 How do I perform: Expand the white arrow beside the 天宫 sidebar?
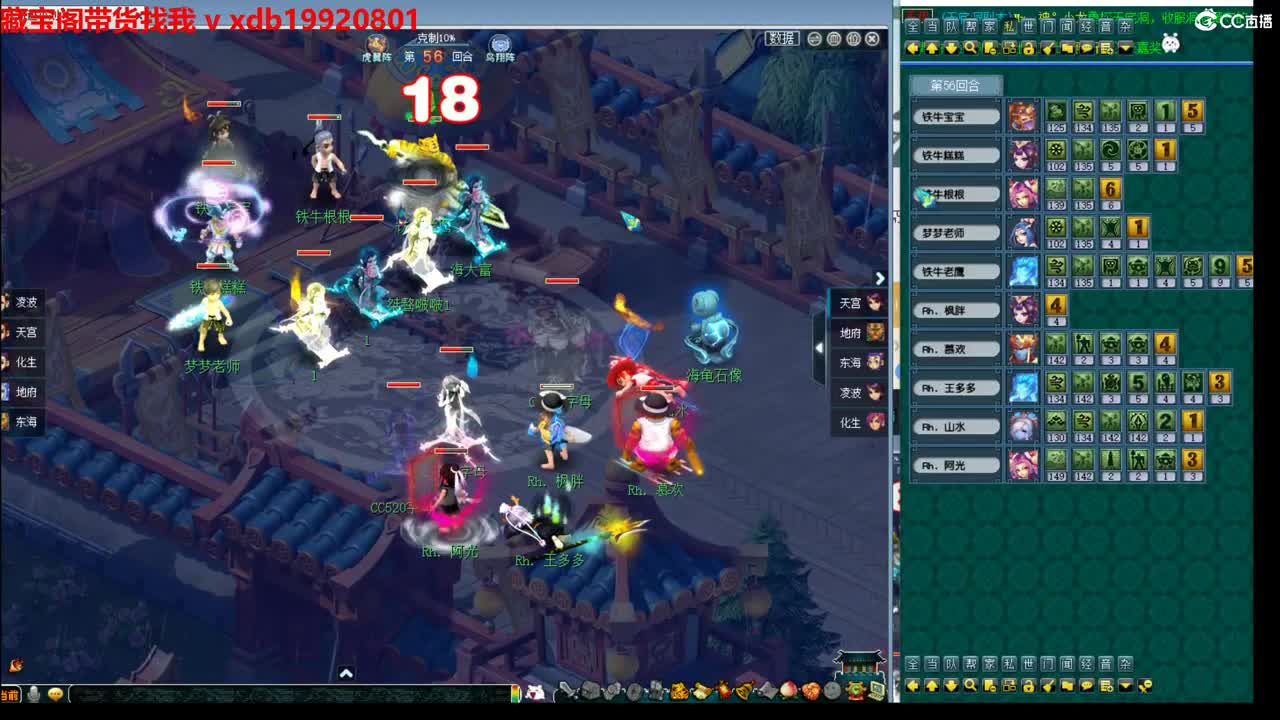[879, 279]
